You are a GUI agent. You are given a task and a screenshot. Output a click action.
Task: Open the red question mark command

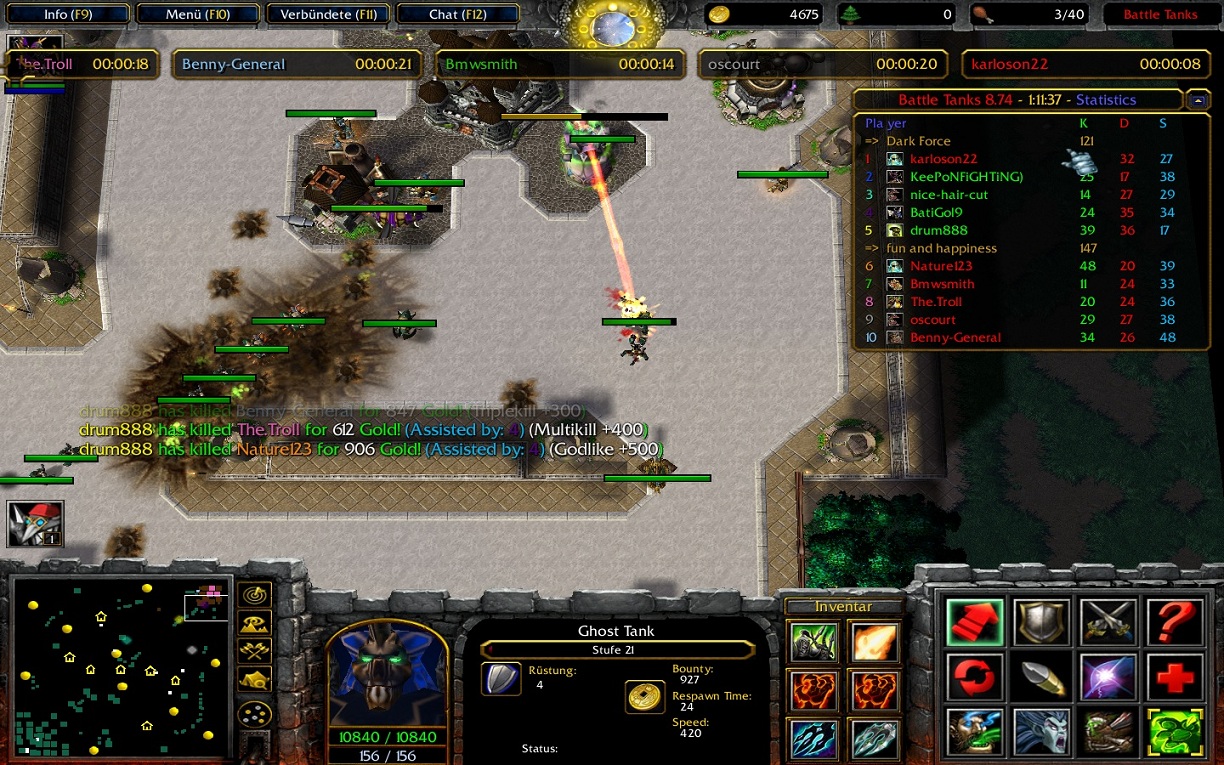click(x=1174, y=622)
